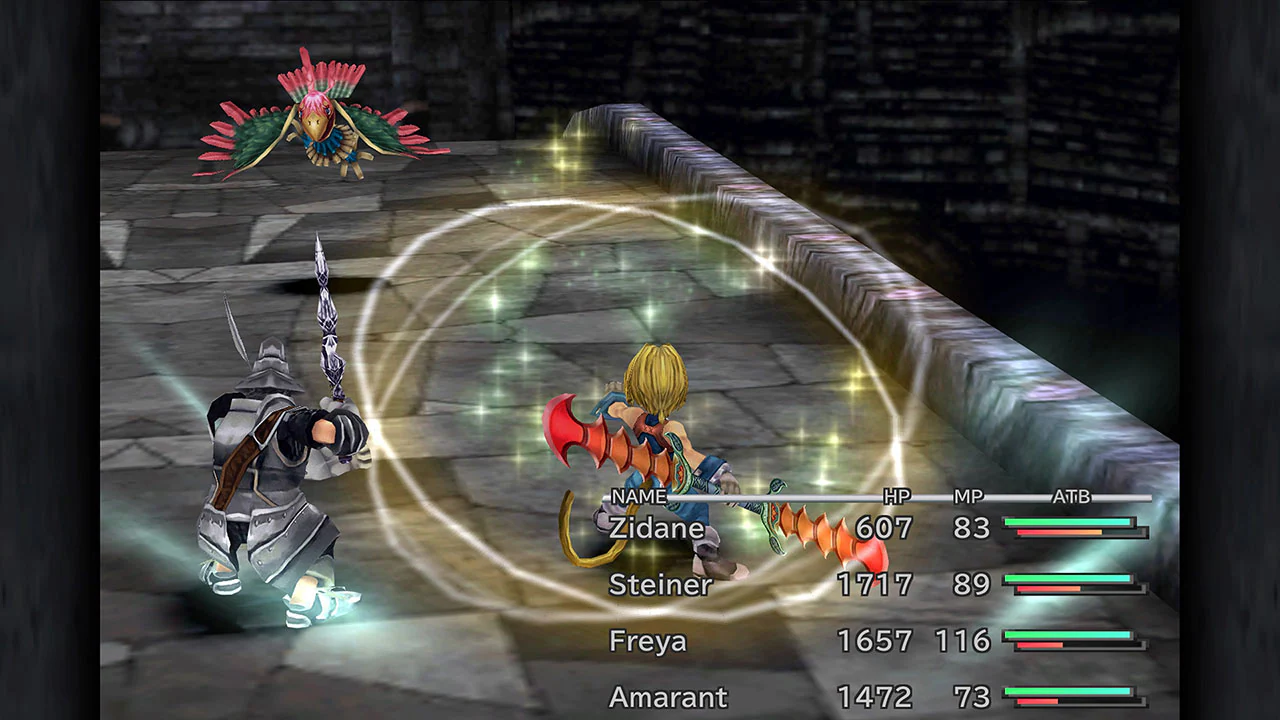The width and height of the screenshot is (1280, 720).
Task: Select Amarant's row in the battle HUD
Action: point(668,698)
